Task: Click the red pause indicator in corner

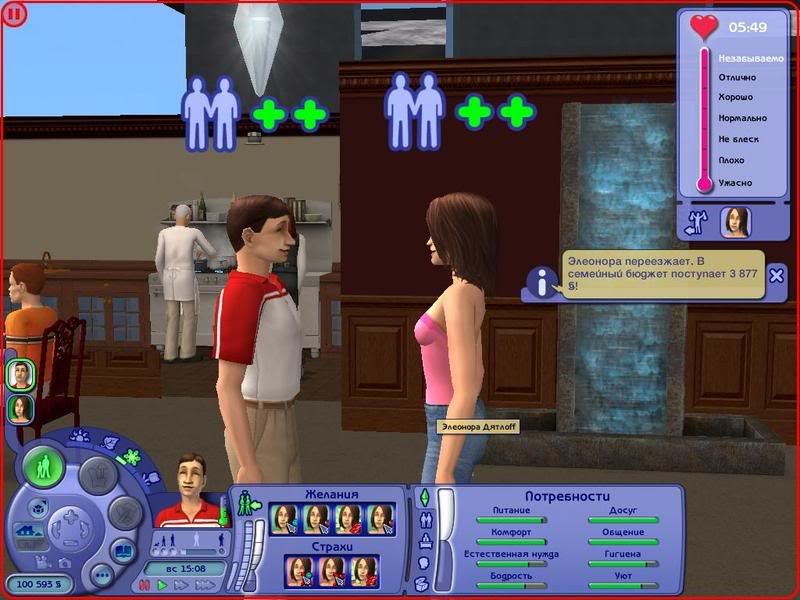Action: 17,14
